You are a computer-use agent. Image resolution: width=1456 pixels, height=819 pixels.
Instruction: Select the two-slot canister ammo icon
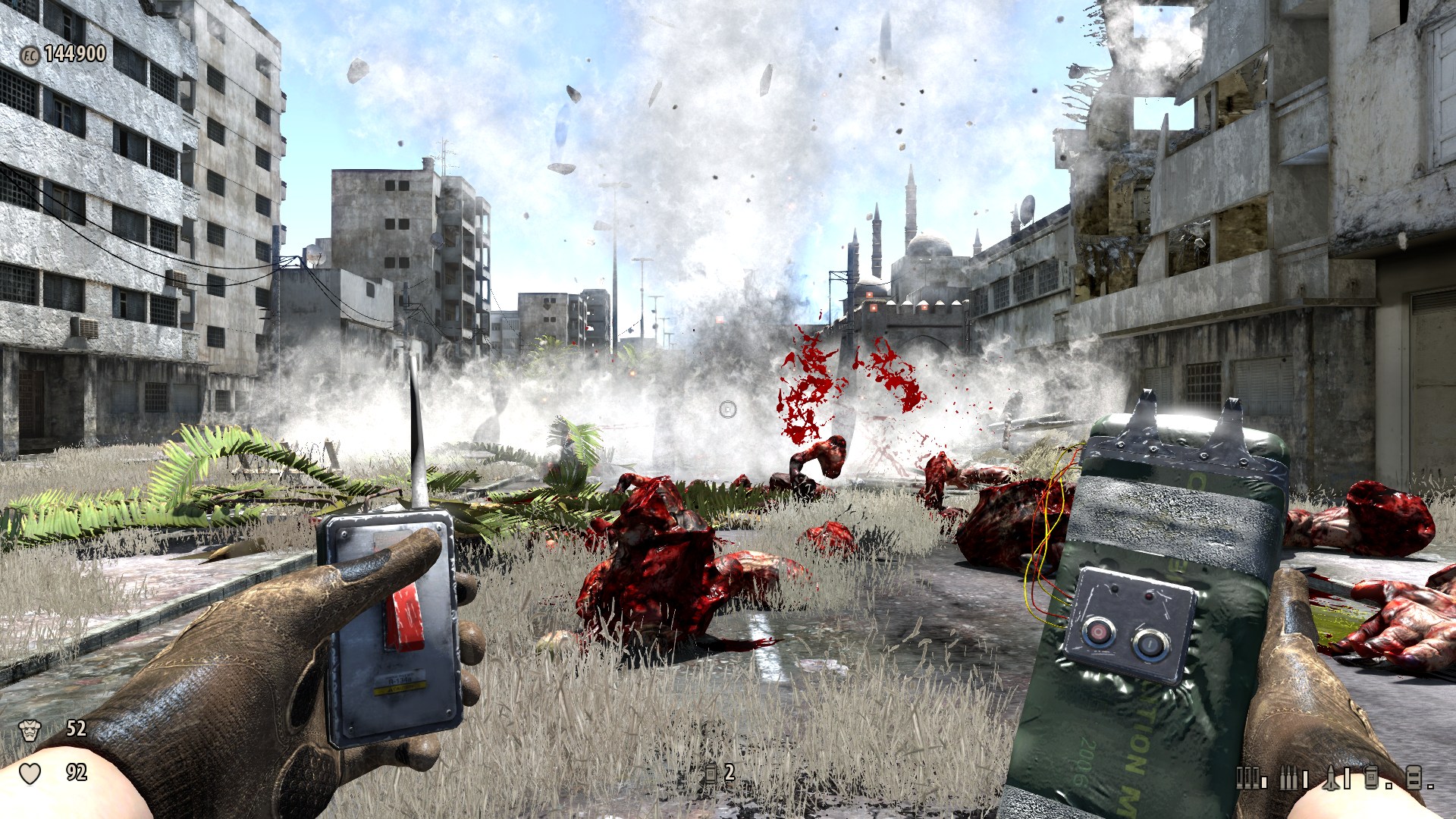tap(1414, 777)
